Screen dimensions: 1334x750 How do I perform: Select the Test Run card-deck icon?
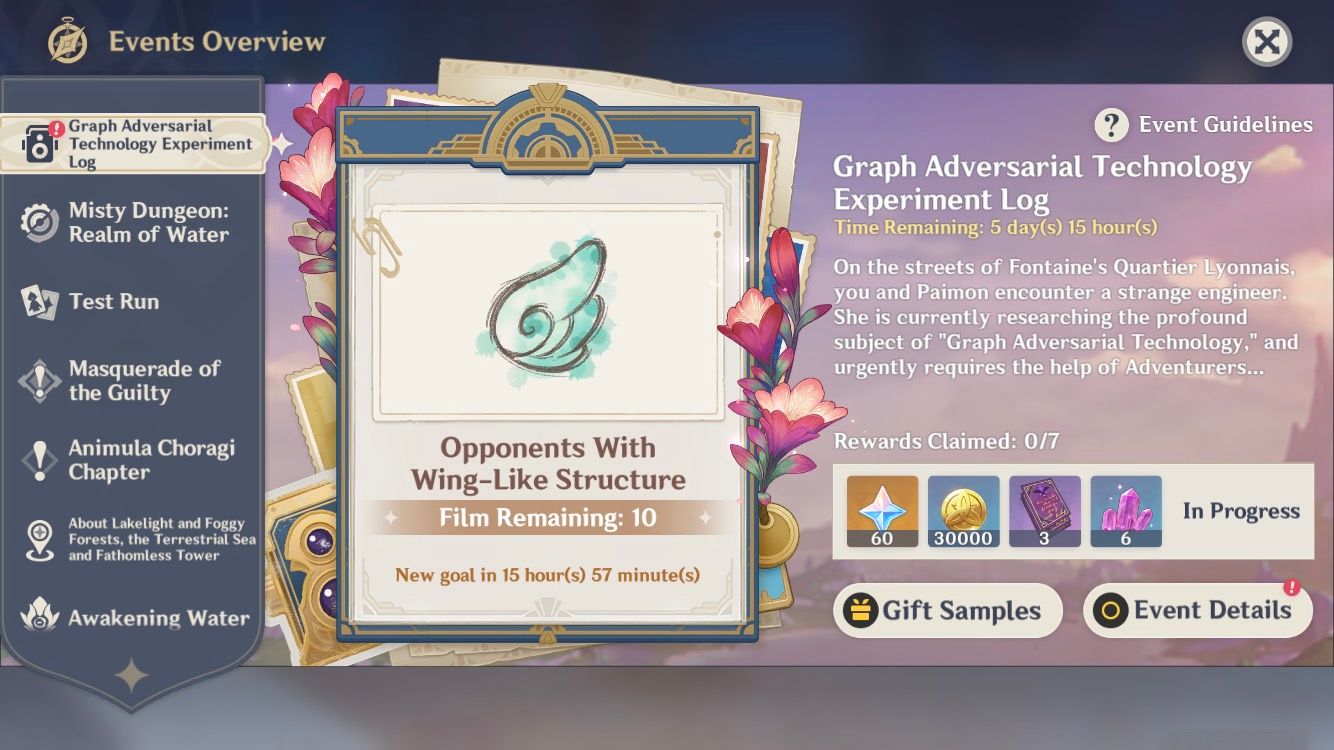38,301
